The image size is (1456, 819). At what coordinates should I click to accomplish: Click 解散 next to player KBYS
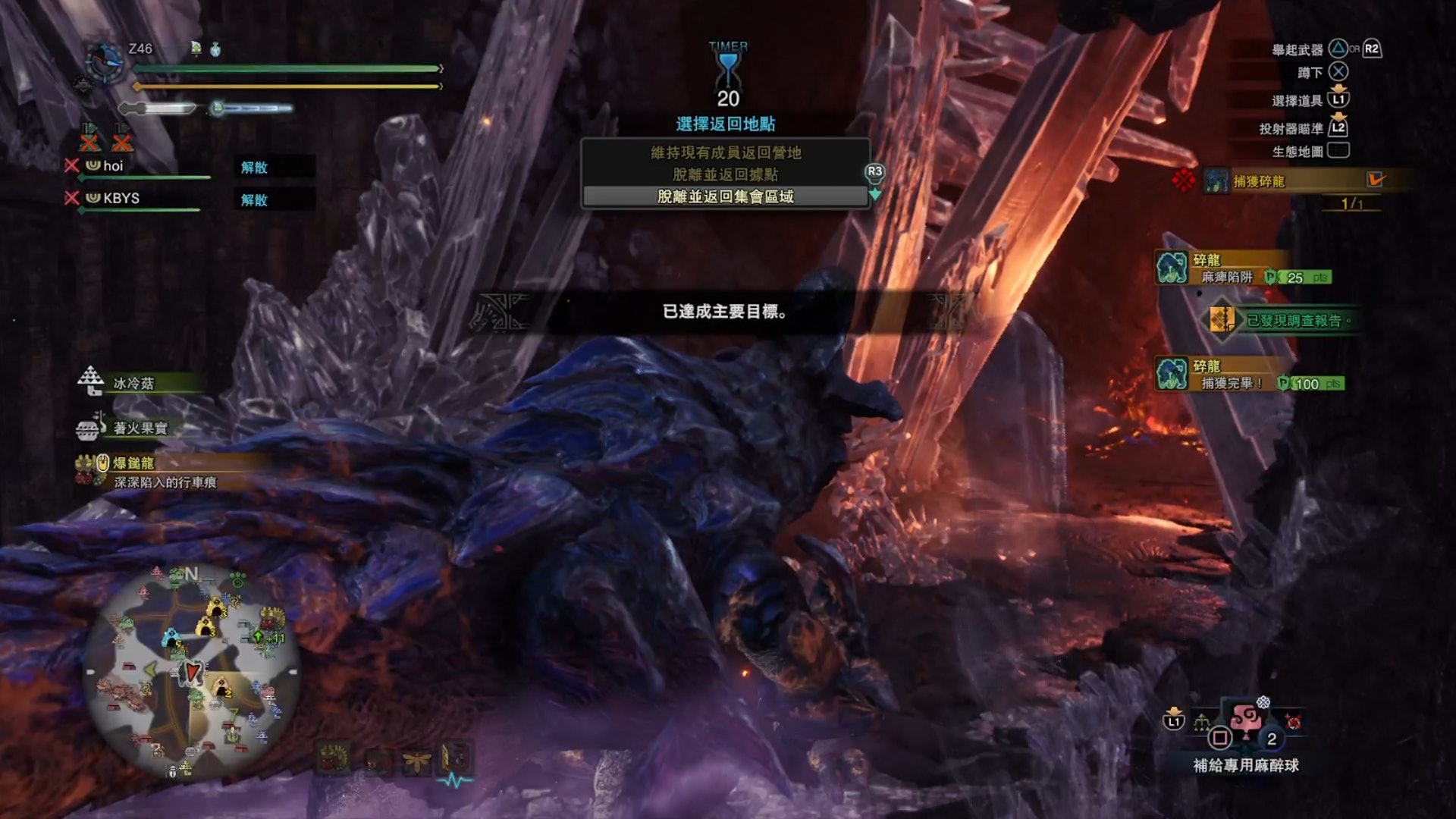(x=255, y=199)
